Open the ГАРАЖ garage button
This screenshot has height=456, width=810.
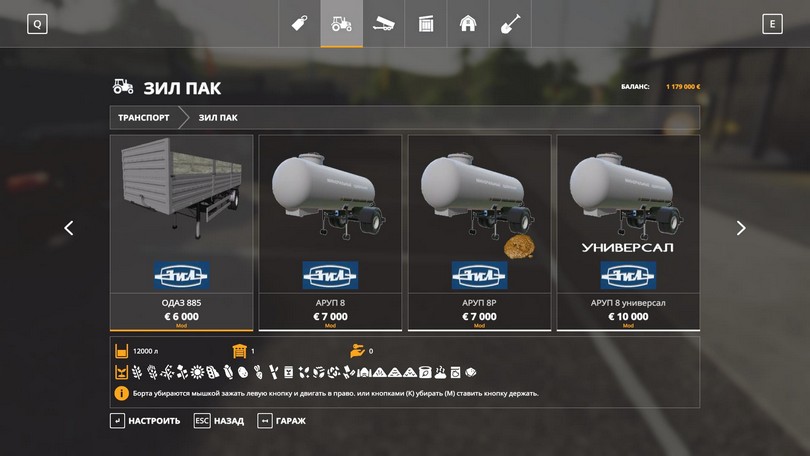point(282,421)
